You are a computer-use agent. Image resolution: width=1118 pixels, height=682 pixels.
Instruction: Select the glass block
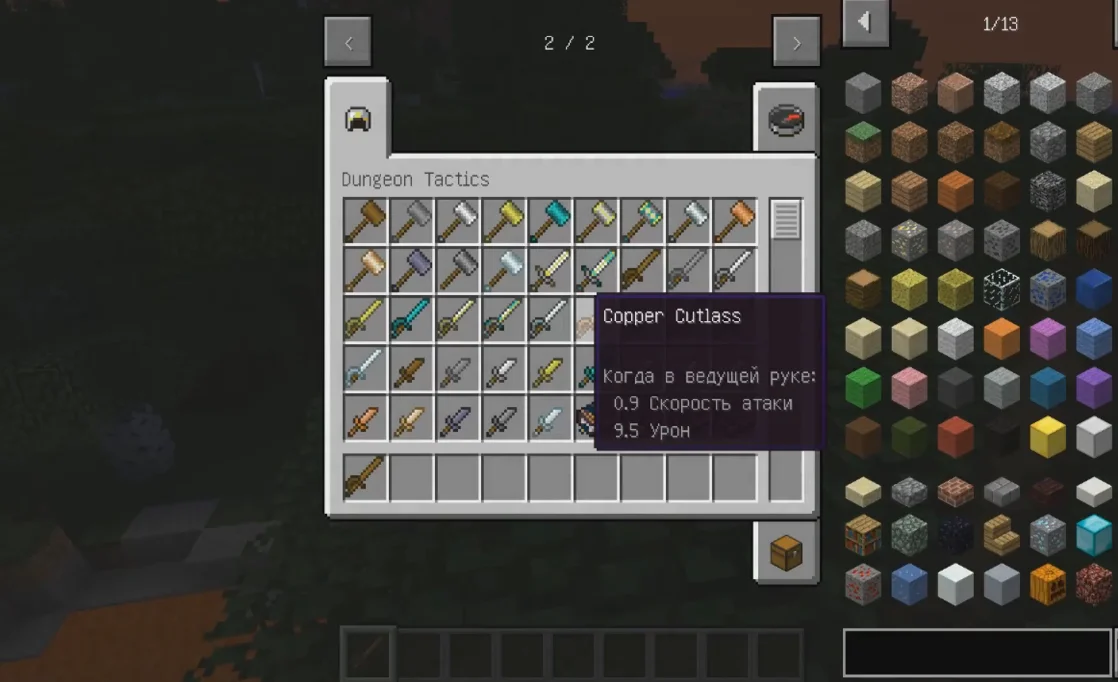click(x=1002, y=290)
